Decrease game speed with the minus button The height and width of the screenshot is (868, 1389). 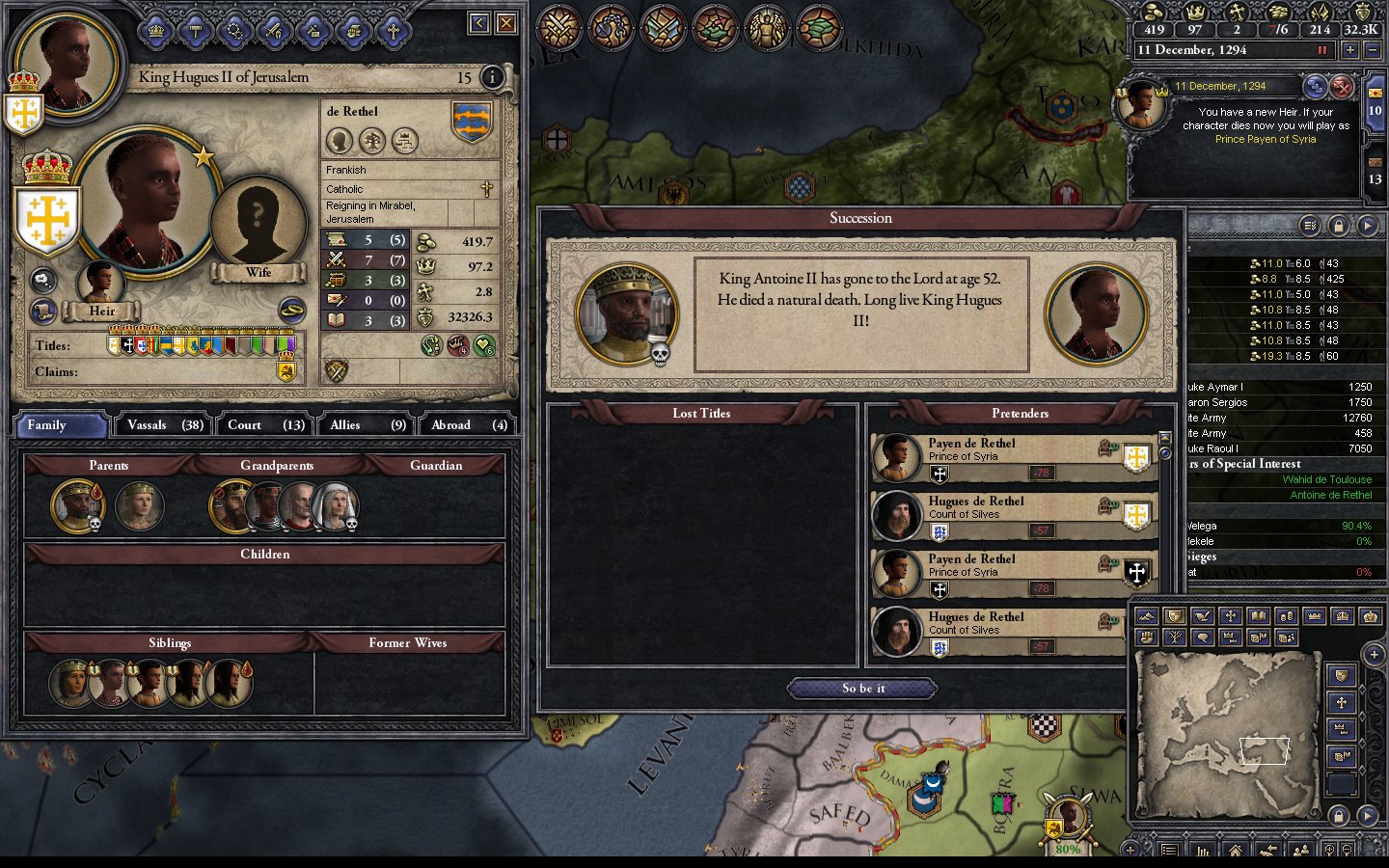pos(1374,50)
